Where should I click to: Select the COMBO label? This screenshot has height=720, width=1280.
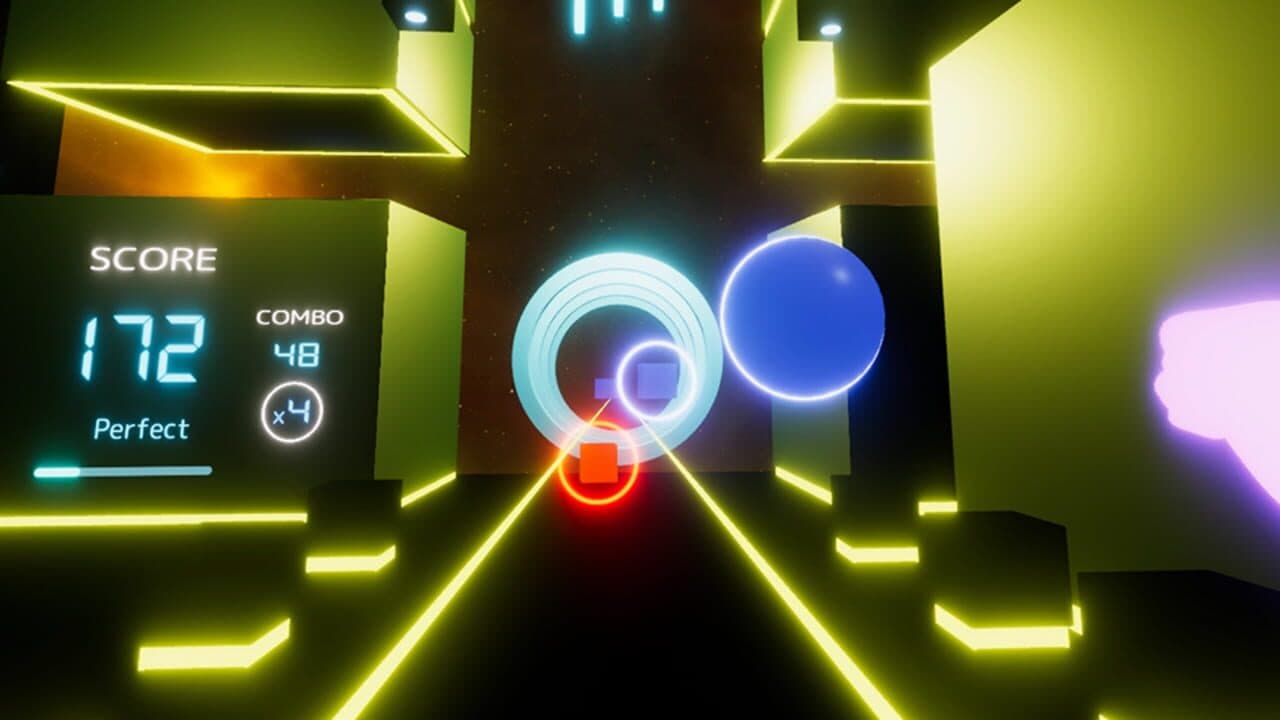[298, 318]
